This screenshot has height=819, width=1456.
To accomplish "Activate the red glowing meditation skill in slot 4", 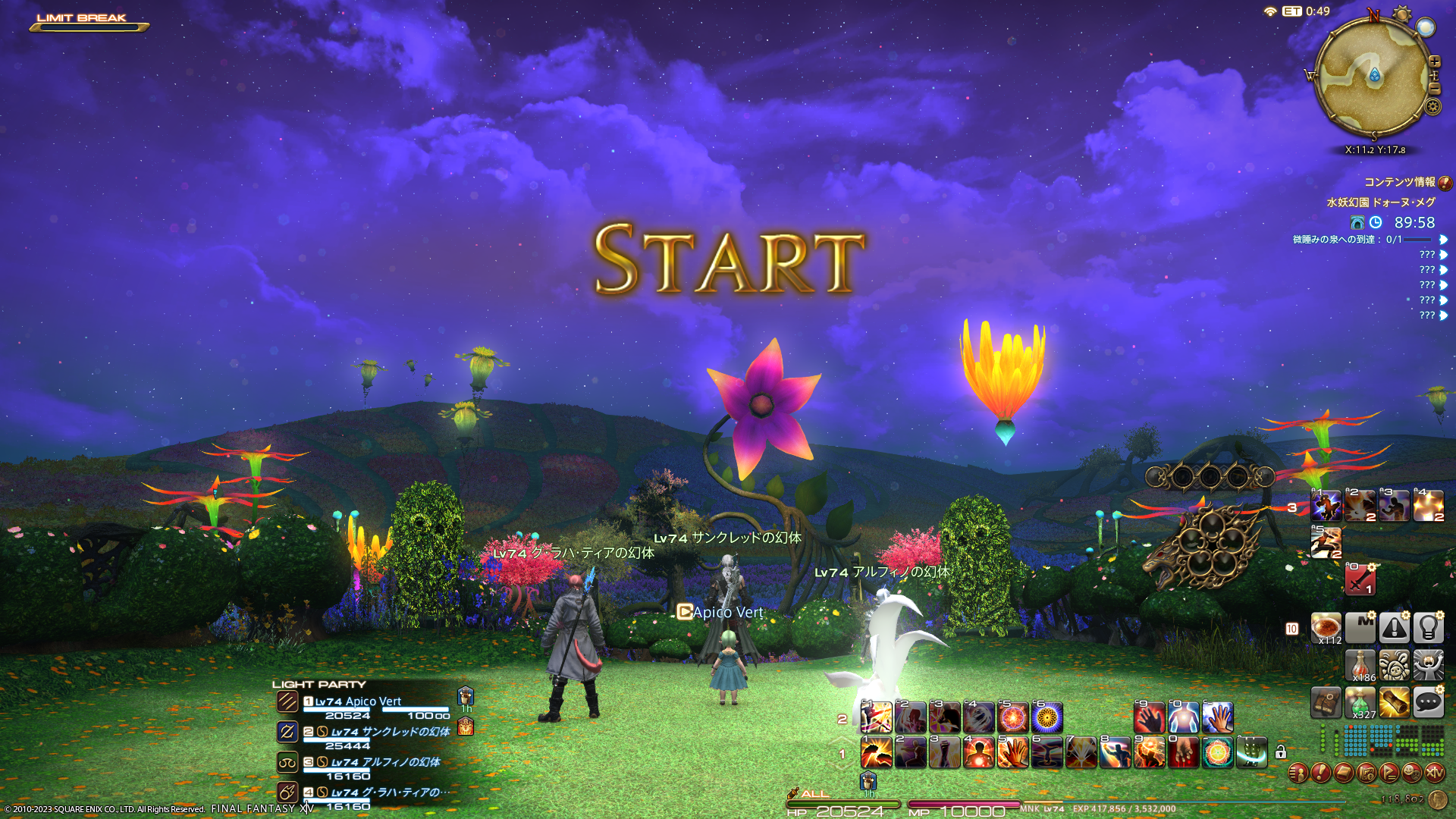I will coord(978,753).
